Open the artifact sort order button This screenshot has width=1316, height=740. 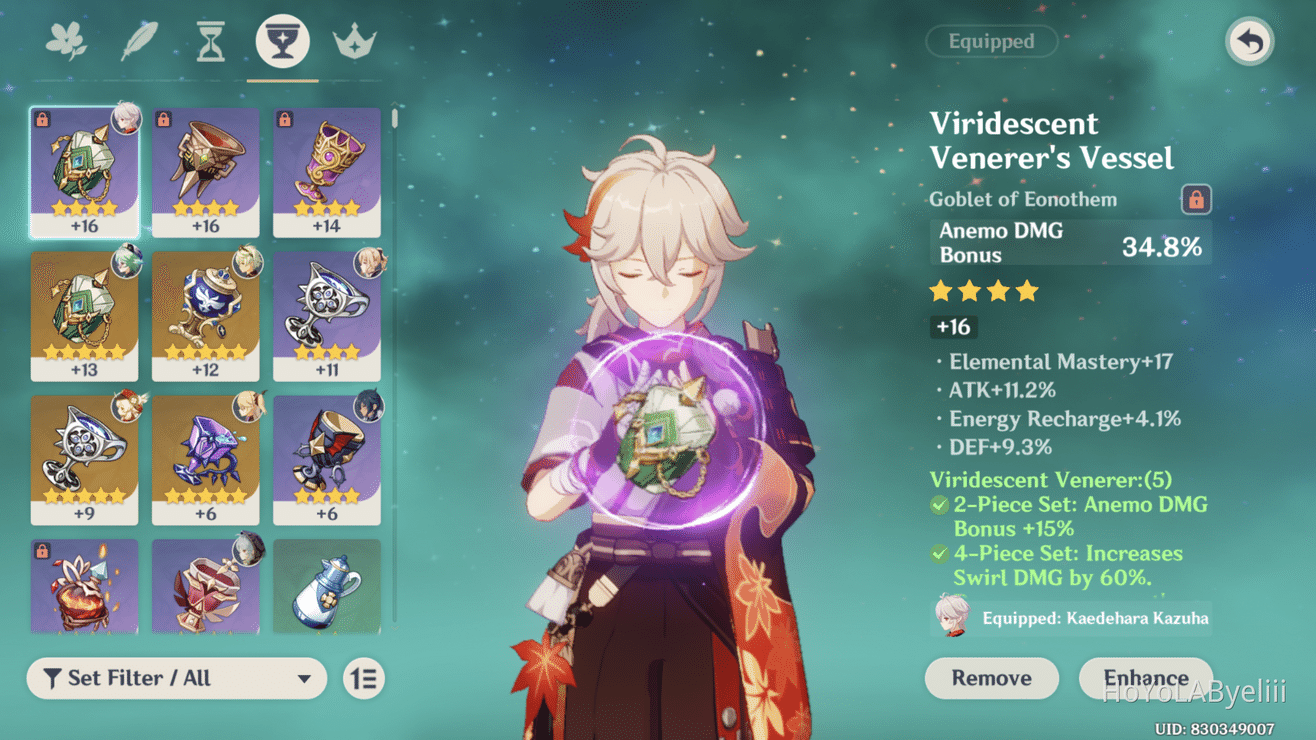pos(364,679)
